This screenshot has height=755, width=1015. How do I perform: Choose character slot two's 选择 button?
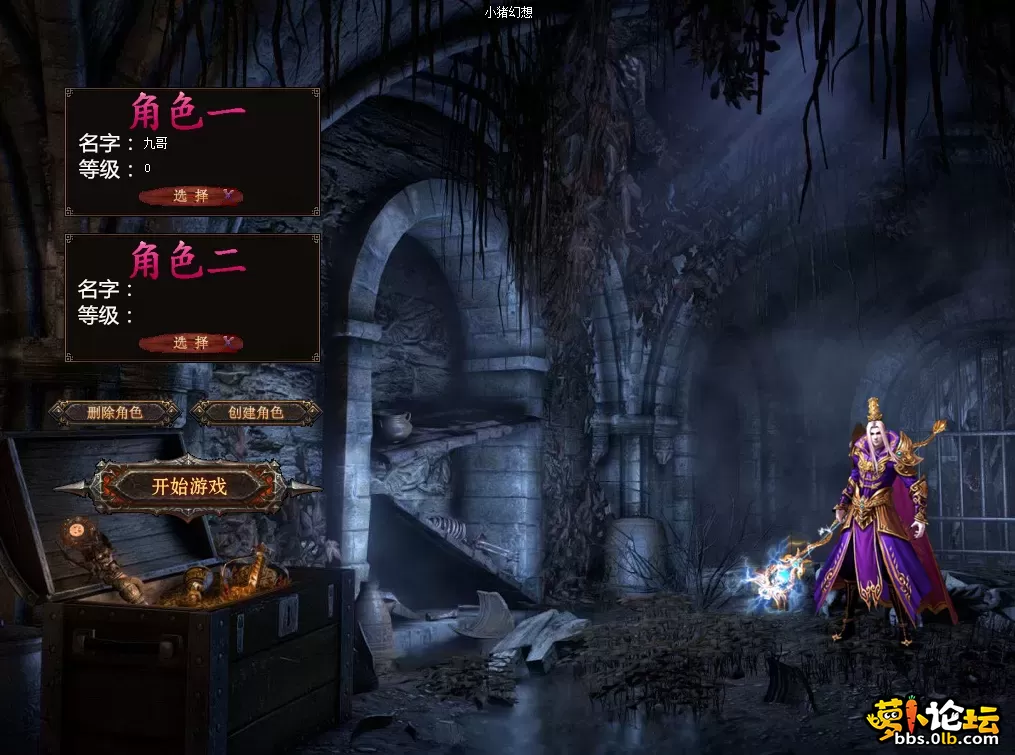coord(191,343)
